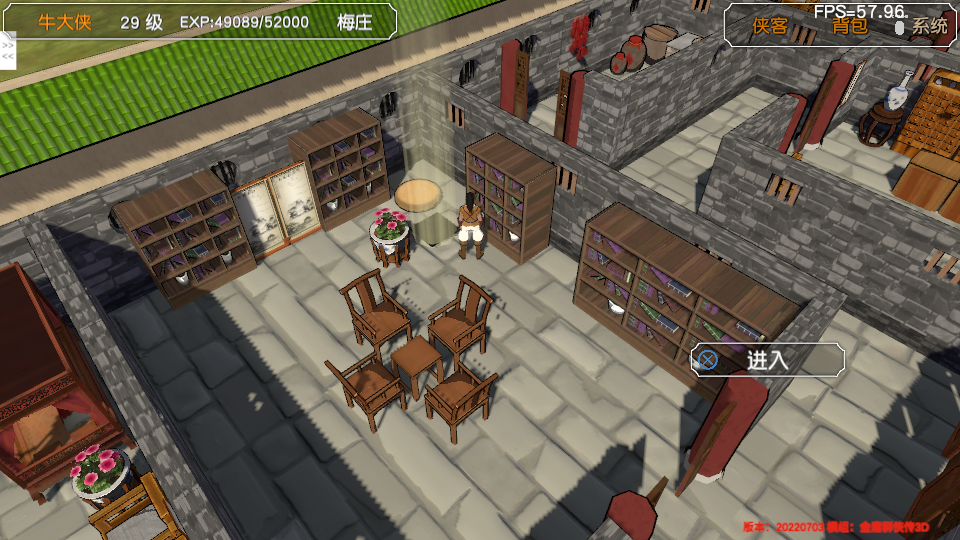Open the 侠客 heroes menu
Screen dimensions: 960x540
click(770, 27)
